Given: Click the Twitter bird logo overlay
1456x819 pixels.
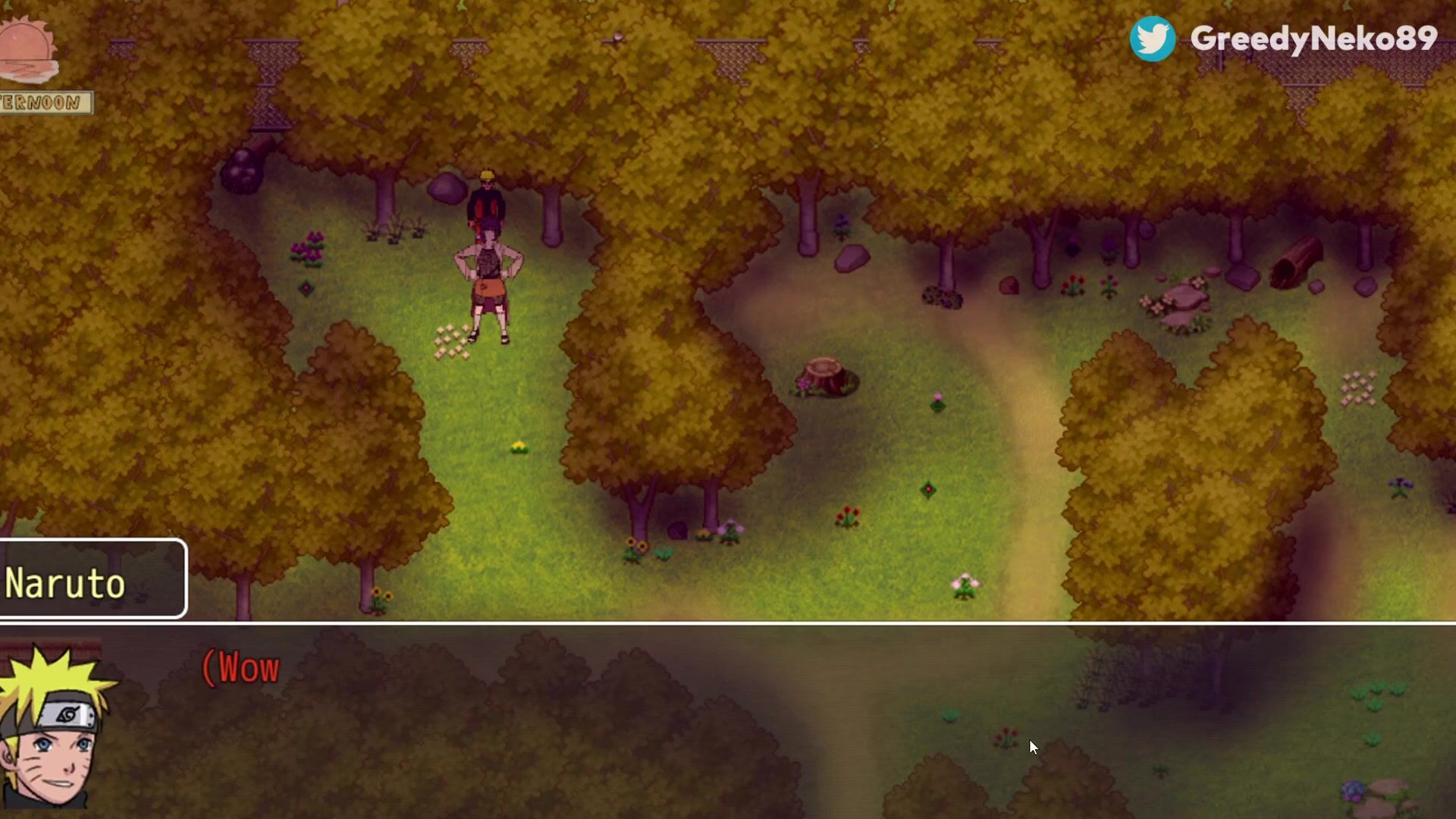Looking at the screenshot, I should coord(1152,39).
